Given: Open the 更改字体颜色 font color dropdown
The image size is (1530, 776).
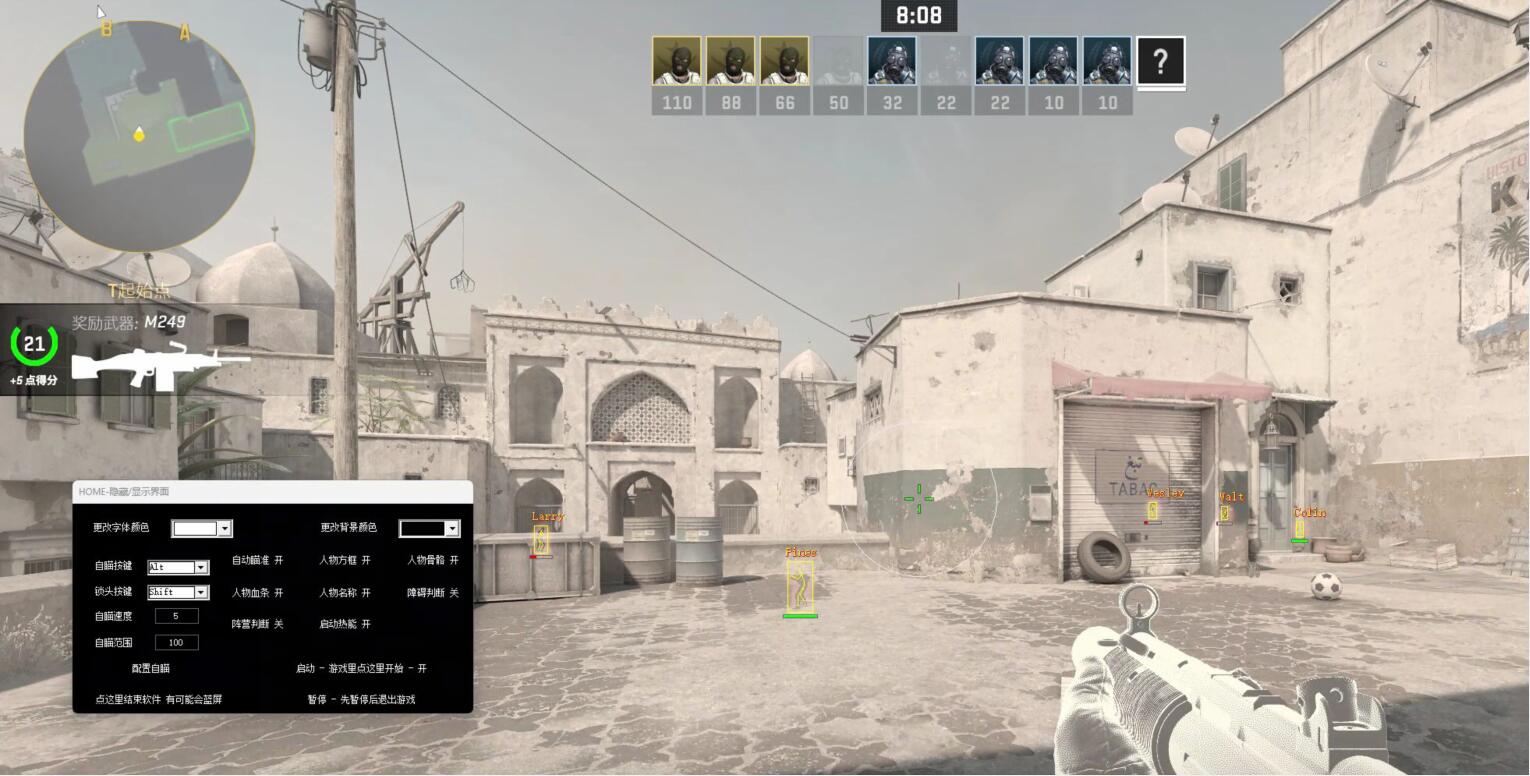Looking at the screenshot, I should [225, 528].
